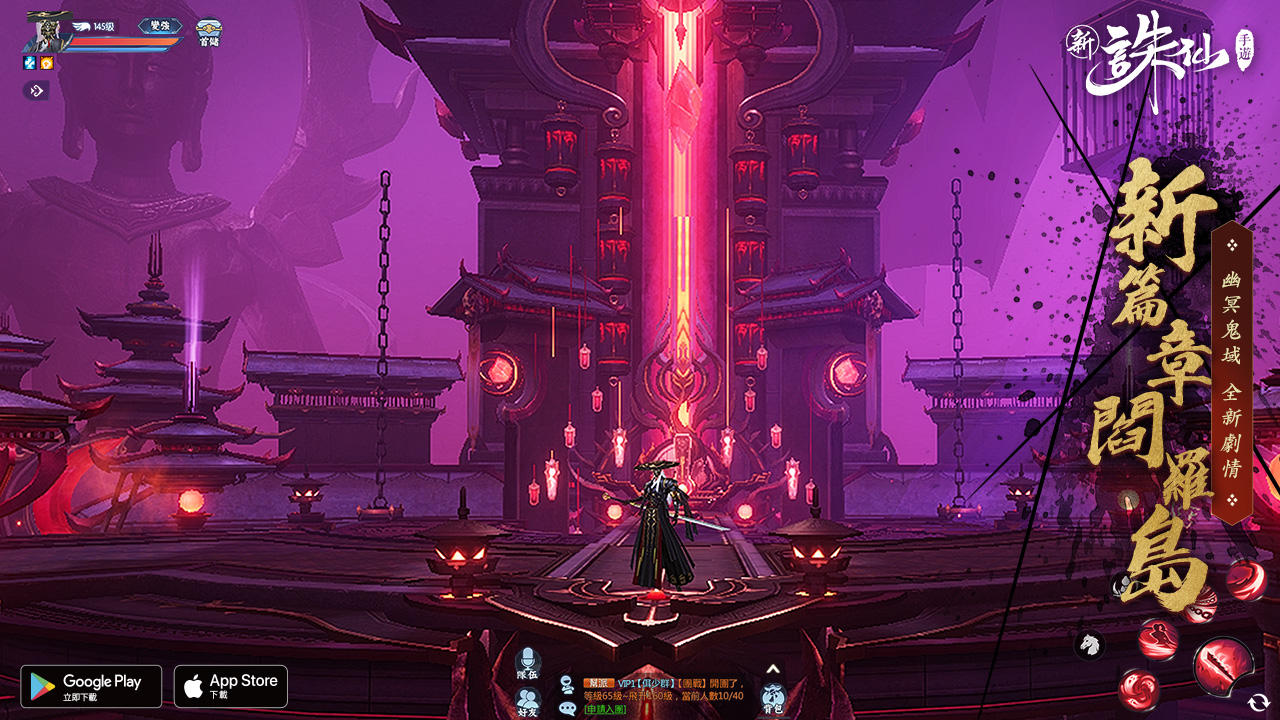Open the chat speech-bubble icon
The image size is (1280, 720).
(x=567, y=708)
